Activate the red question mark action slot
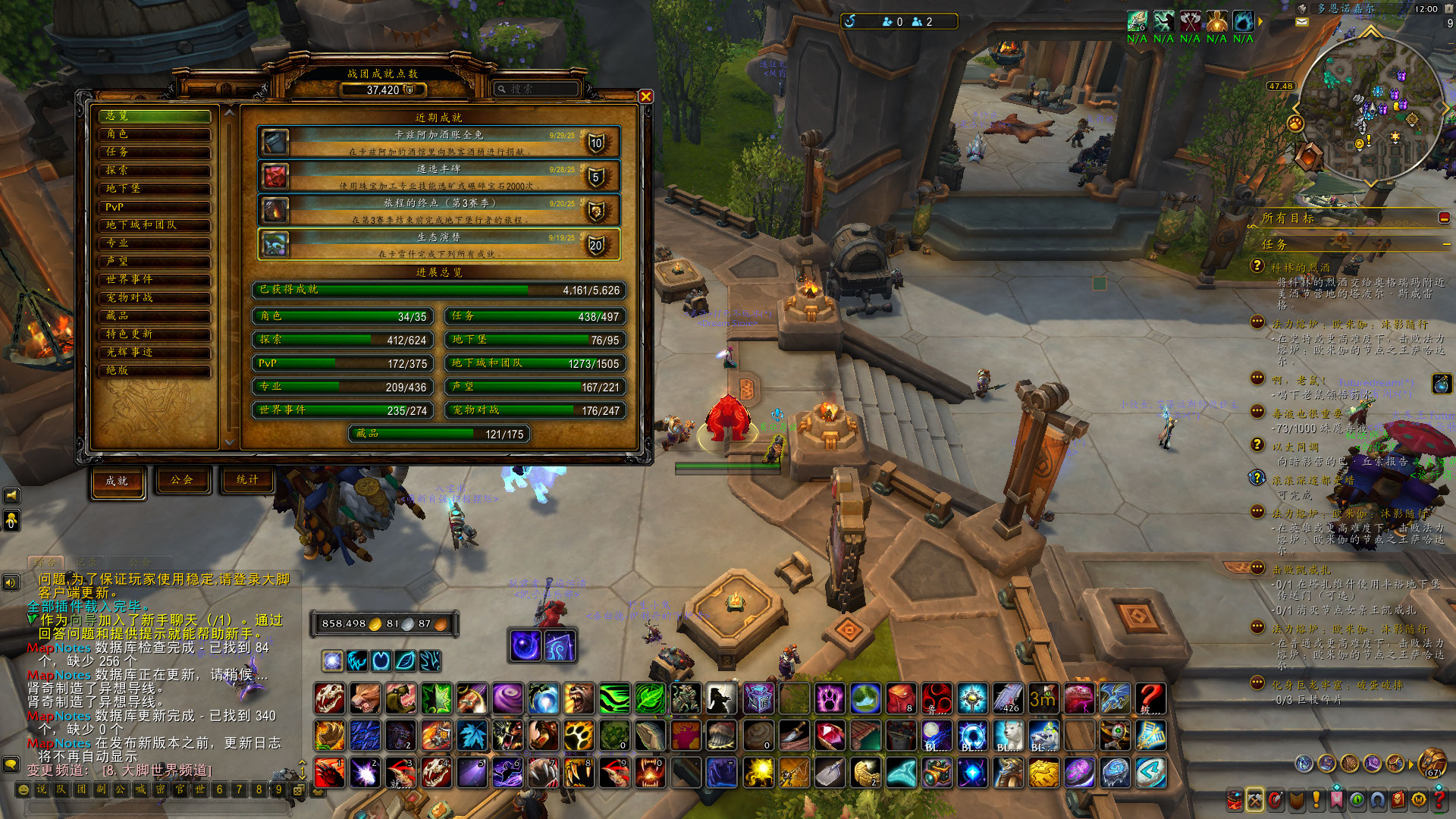The image size is (1456, 819). (x=1150, y=698)
